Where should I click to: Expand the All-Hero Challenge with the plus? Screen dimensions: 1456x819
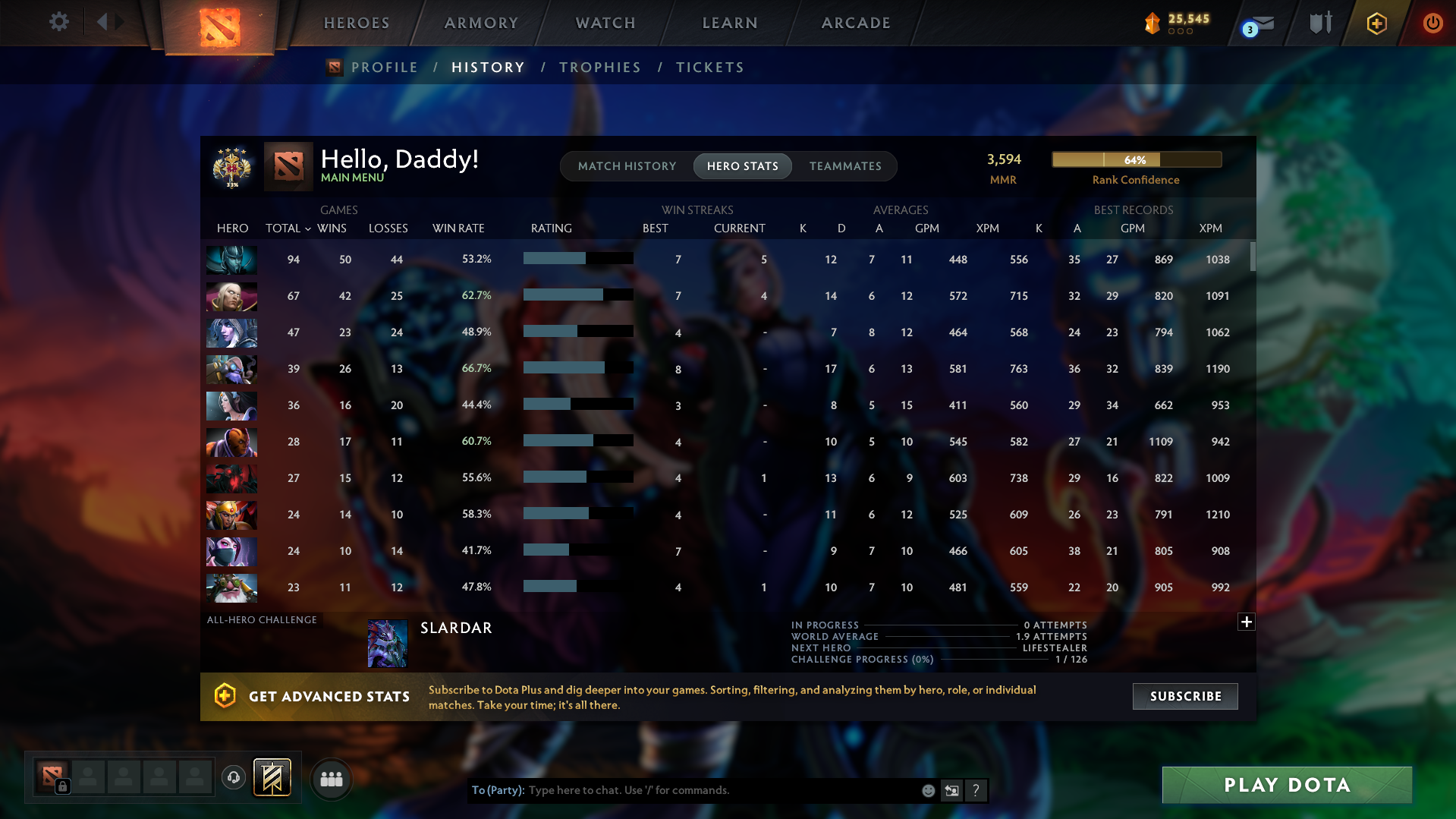click(x=1246, y=622)
